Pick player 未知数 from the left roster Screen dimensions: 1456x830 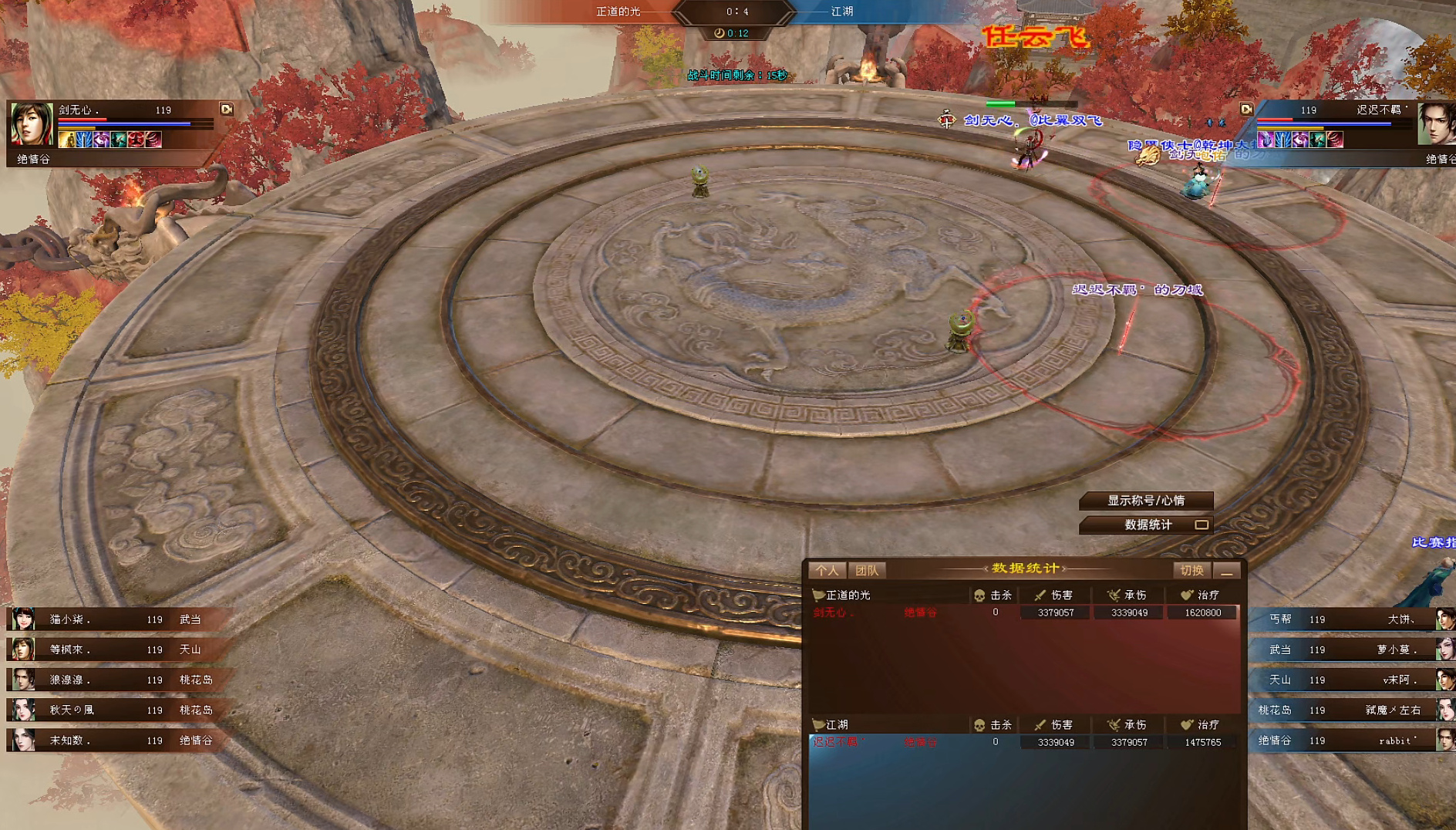[x=116, y=741]
